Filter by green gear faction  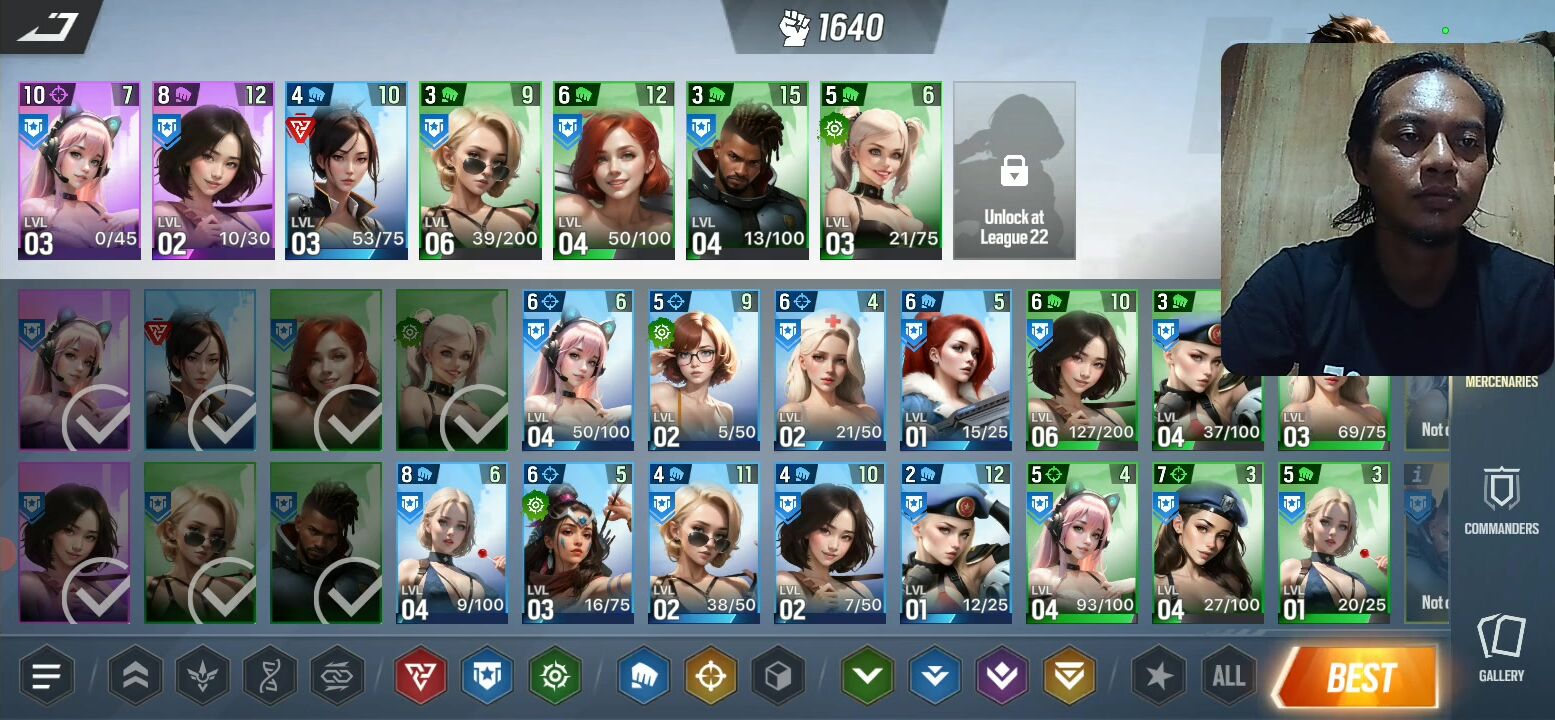(555, 677)
